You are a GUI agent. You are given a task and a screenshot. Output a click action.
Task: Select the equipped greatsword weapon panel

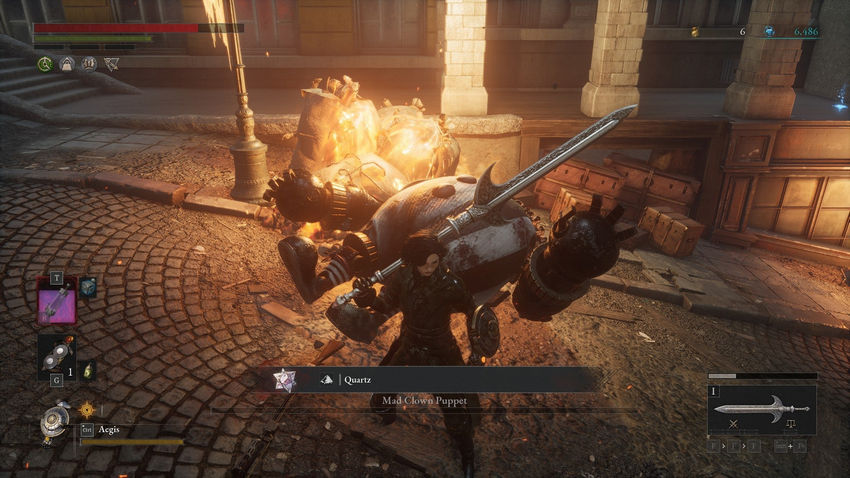[x=761, y=409]
